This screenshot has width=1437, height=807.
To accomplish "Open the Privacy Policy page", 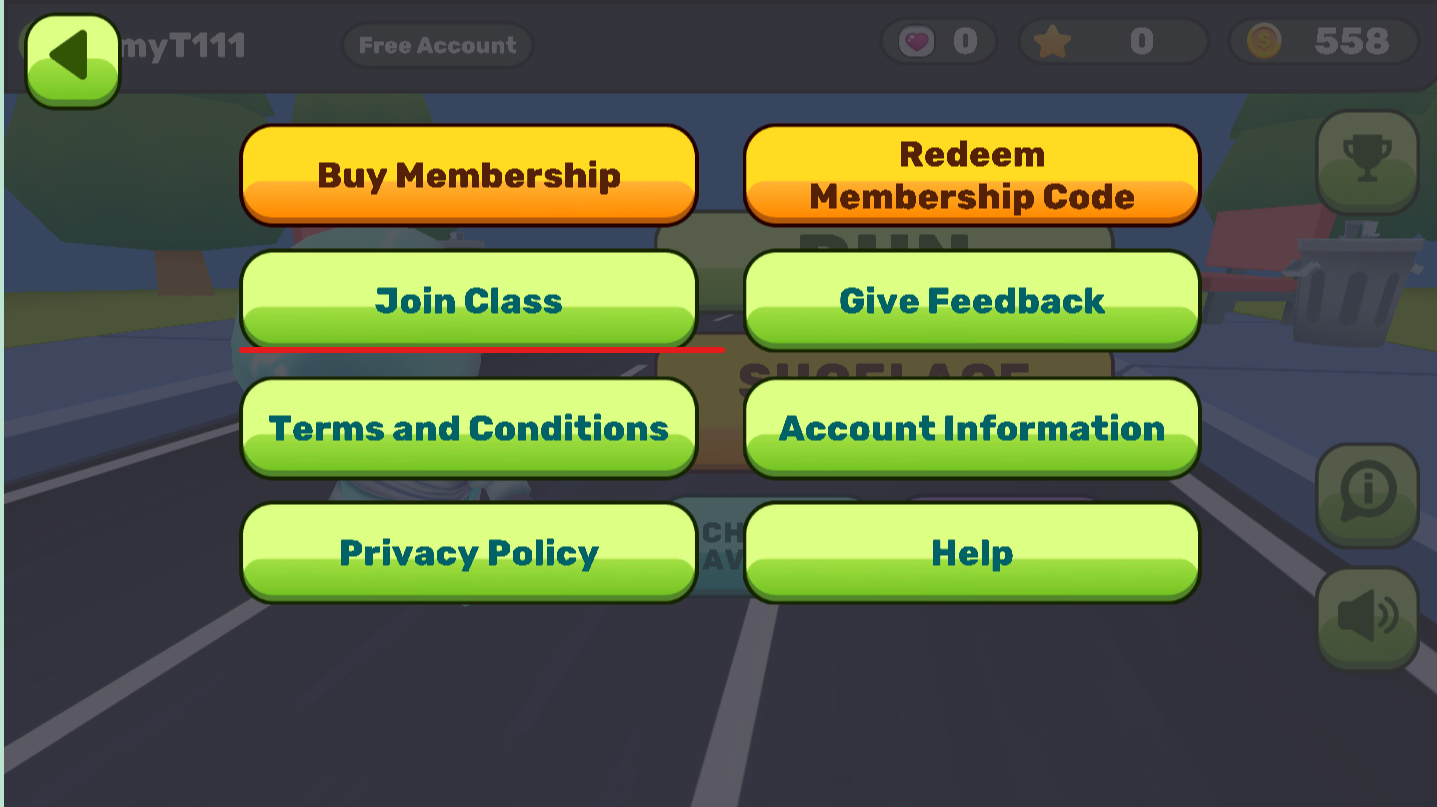I will 469,552.
